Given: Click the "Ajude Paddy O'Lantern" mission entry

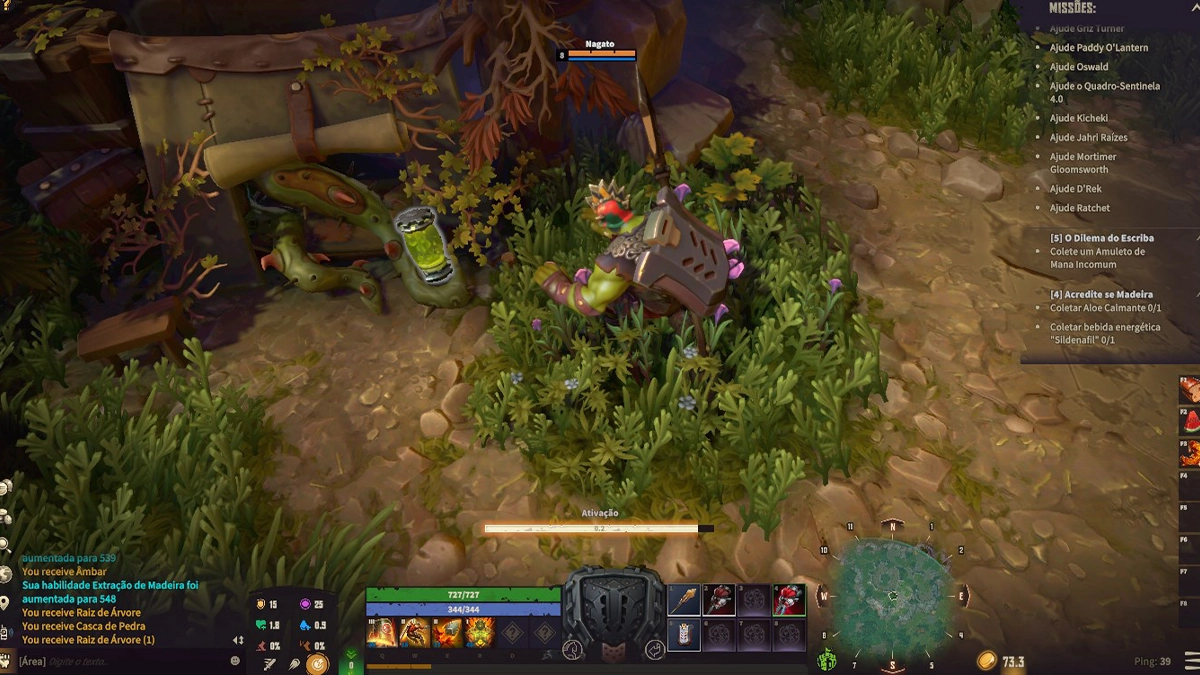Looking at the screenshot, I should coord(1098,47).
